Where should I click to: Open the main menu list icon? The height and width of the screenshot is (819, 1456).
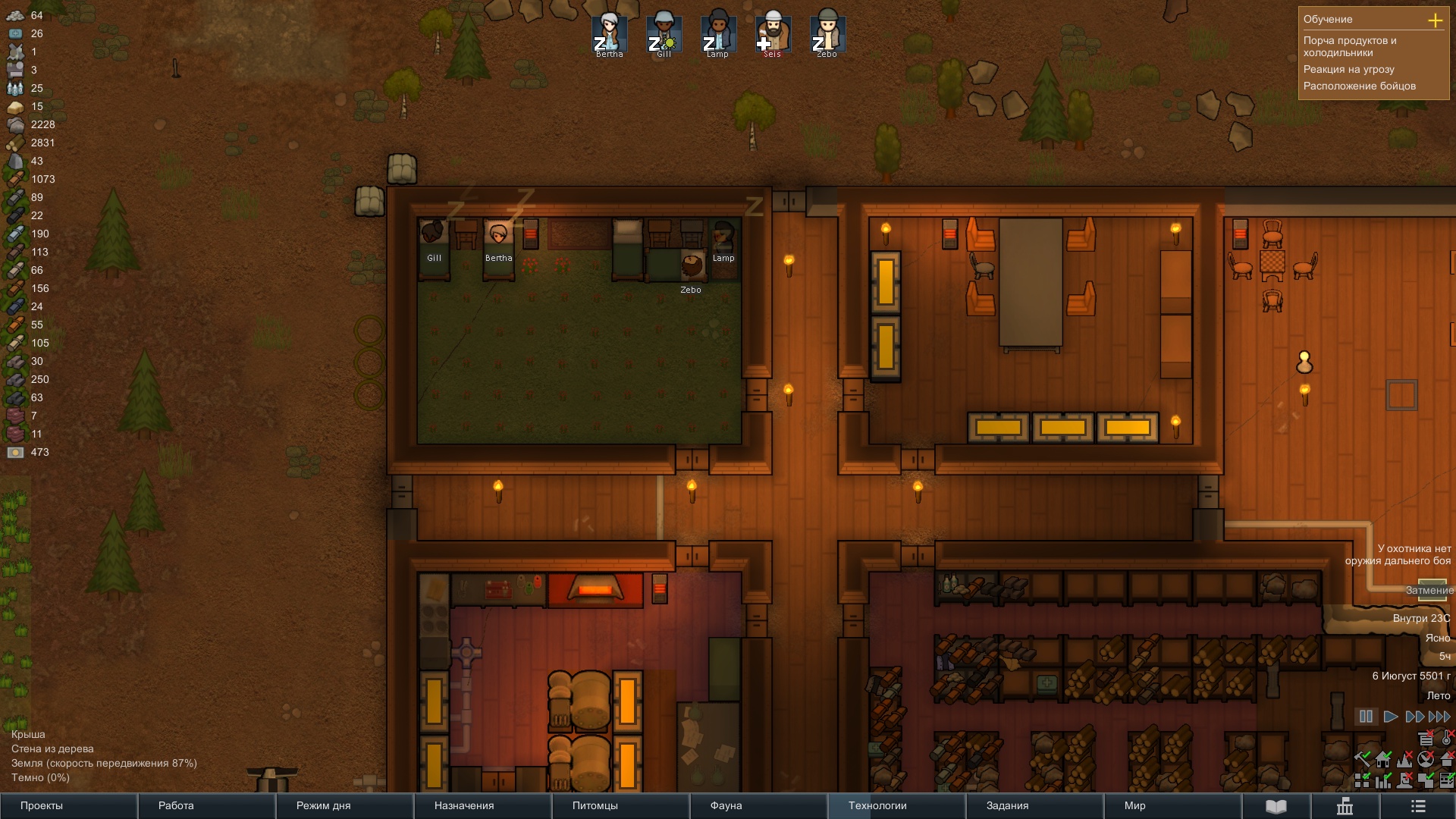[1418, 805]
